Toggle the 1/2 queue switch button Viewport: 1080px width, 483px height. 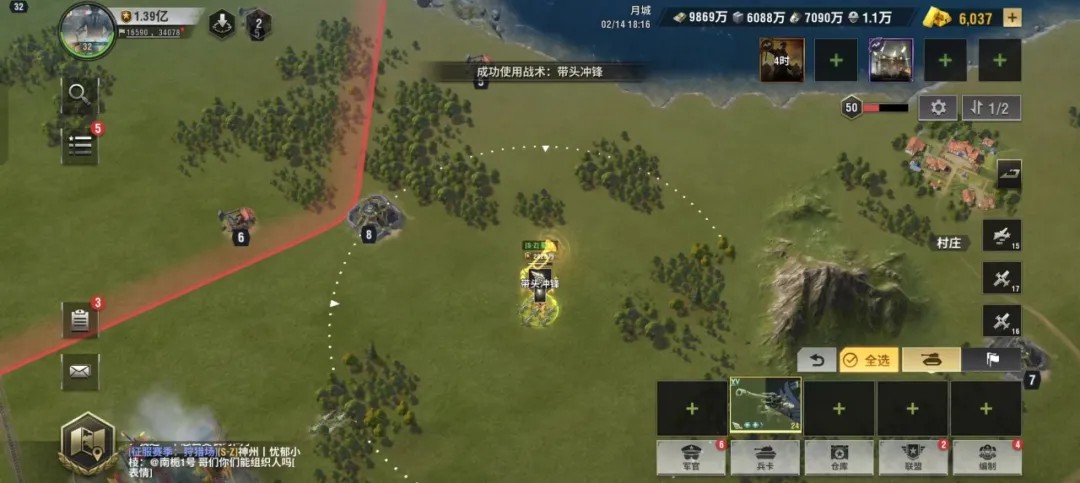(991, 108)
